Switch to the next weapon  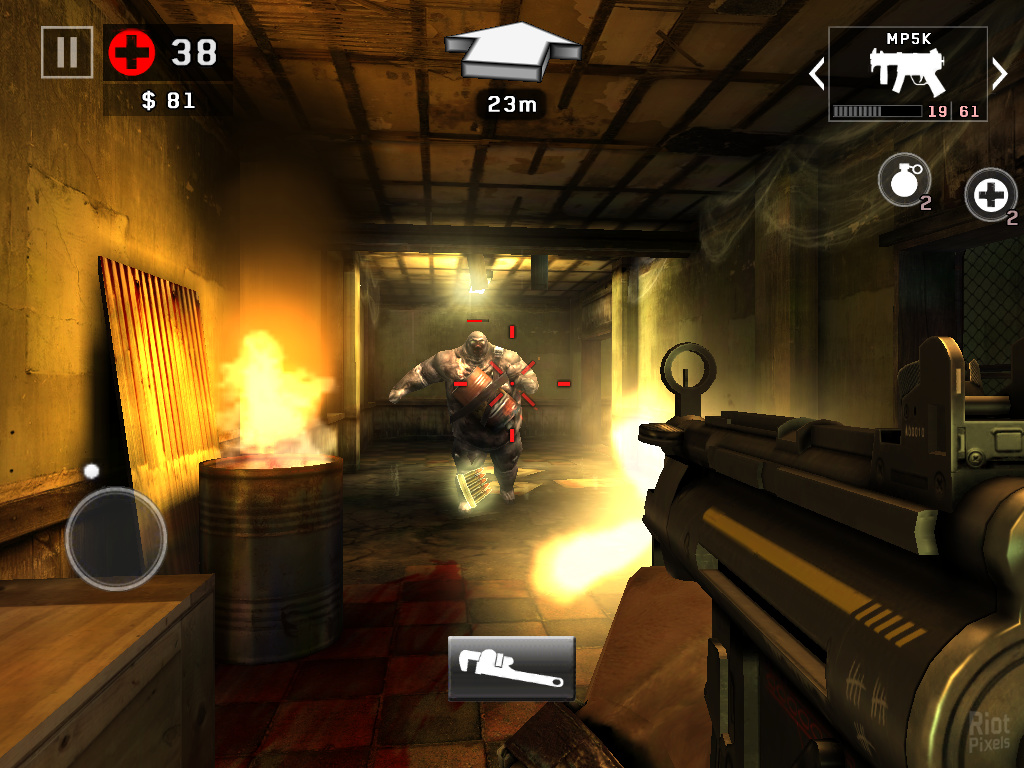999,73
